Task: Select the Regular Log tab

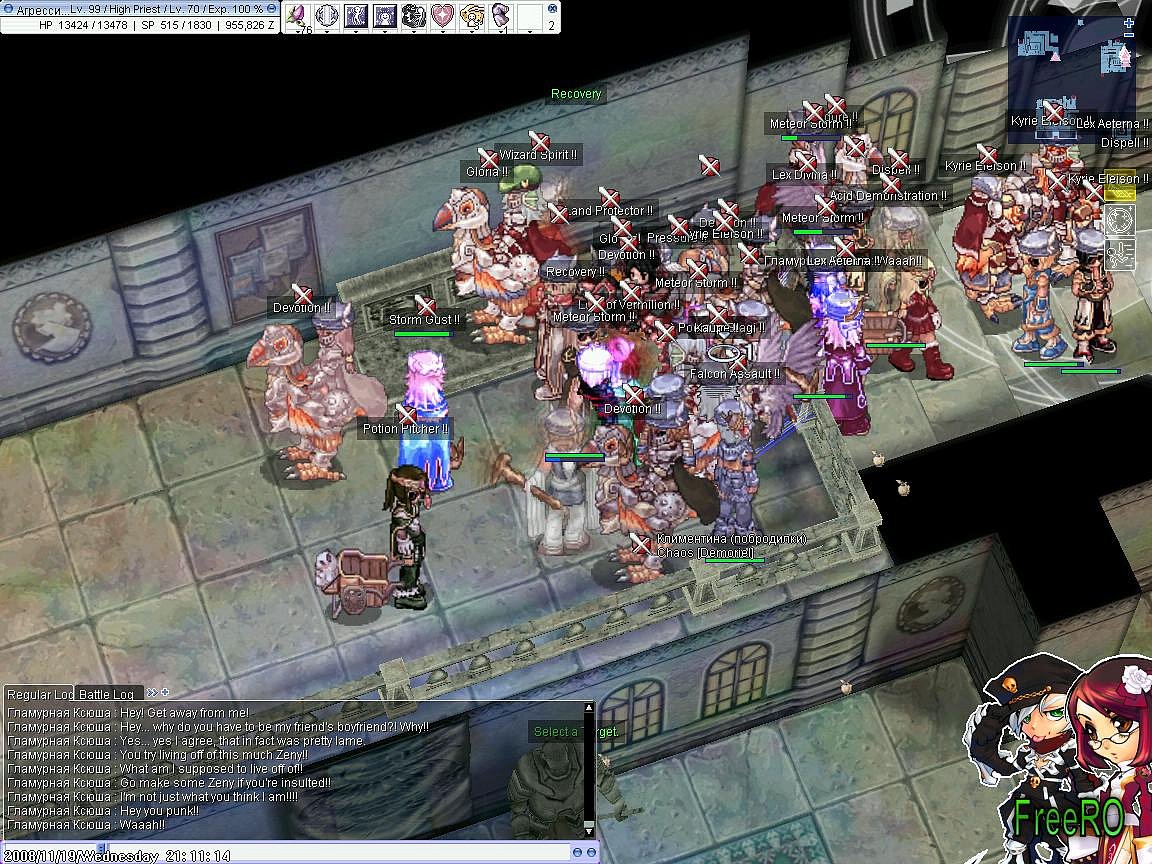Action: tap(39, 694)
